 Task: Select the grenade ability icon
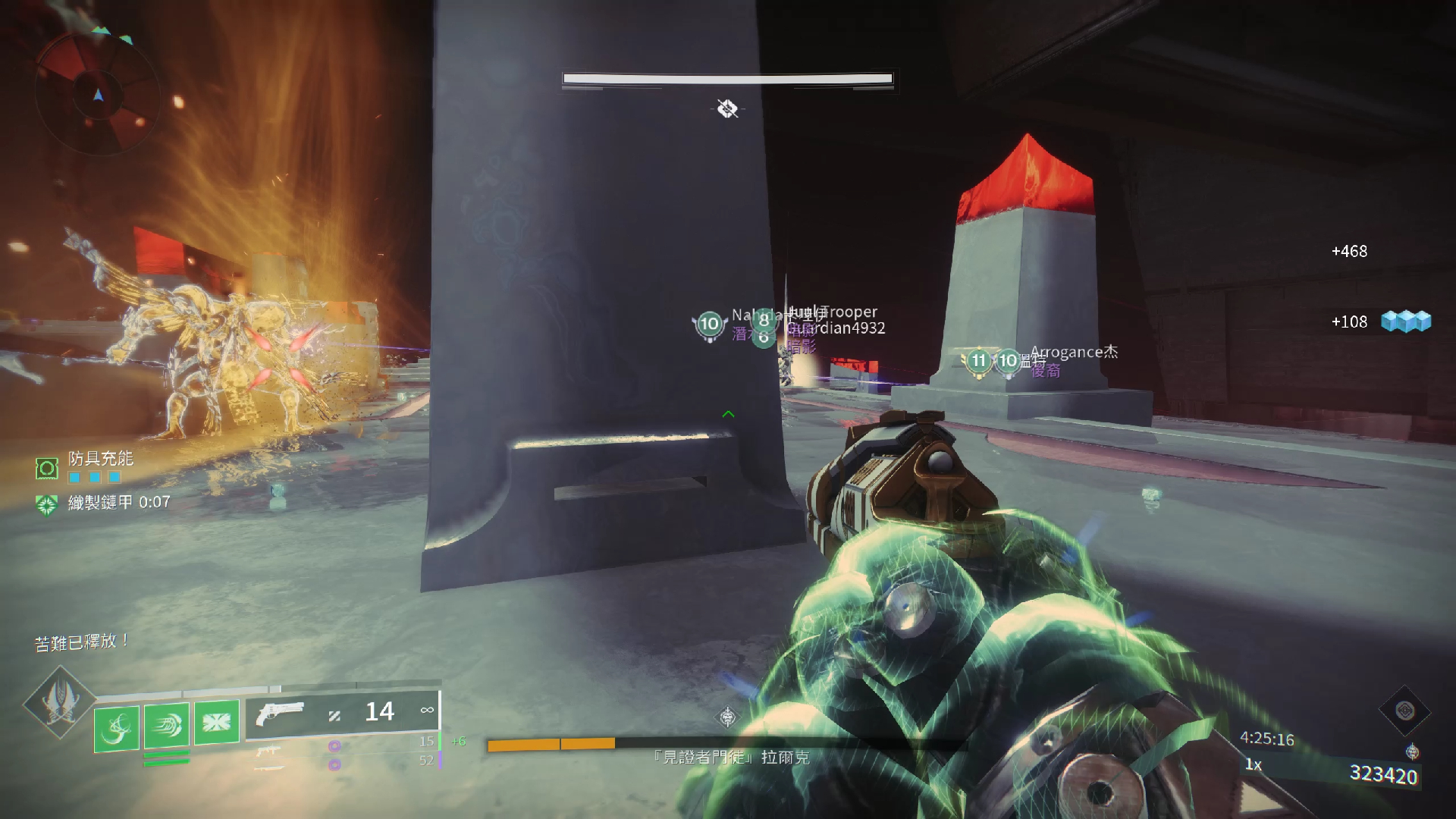tap(117, 728)
